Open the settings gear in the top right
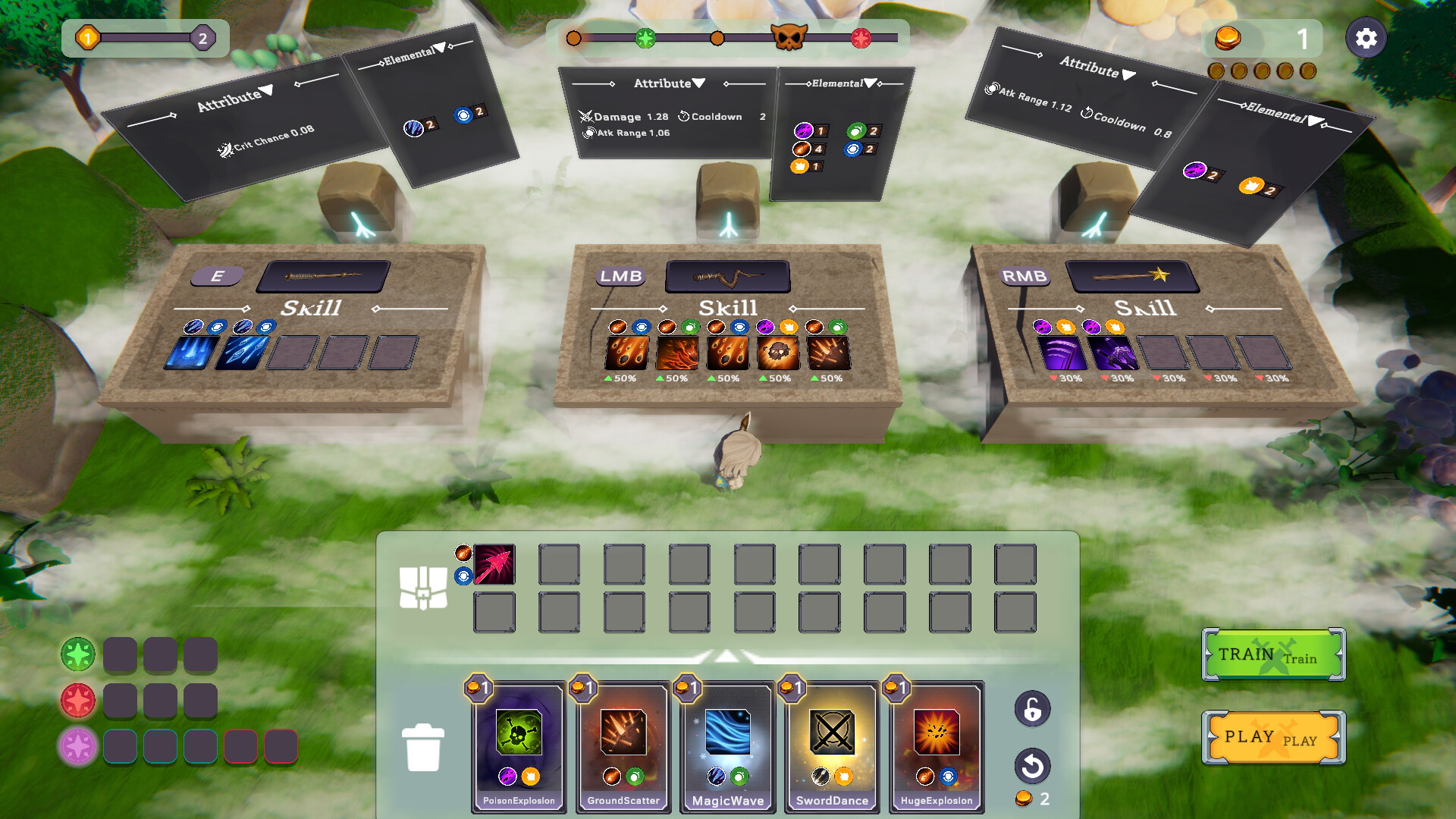The width and height of the screenshot is (1456, 819). pyautogui.click(x=1366, y=38)
